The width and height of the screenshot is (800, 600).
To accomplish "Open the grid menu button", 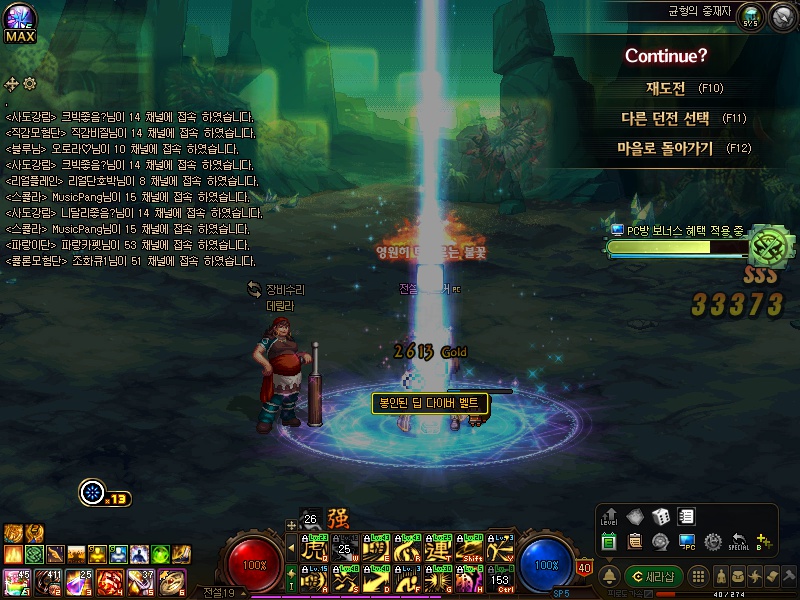I will [699, 576].
